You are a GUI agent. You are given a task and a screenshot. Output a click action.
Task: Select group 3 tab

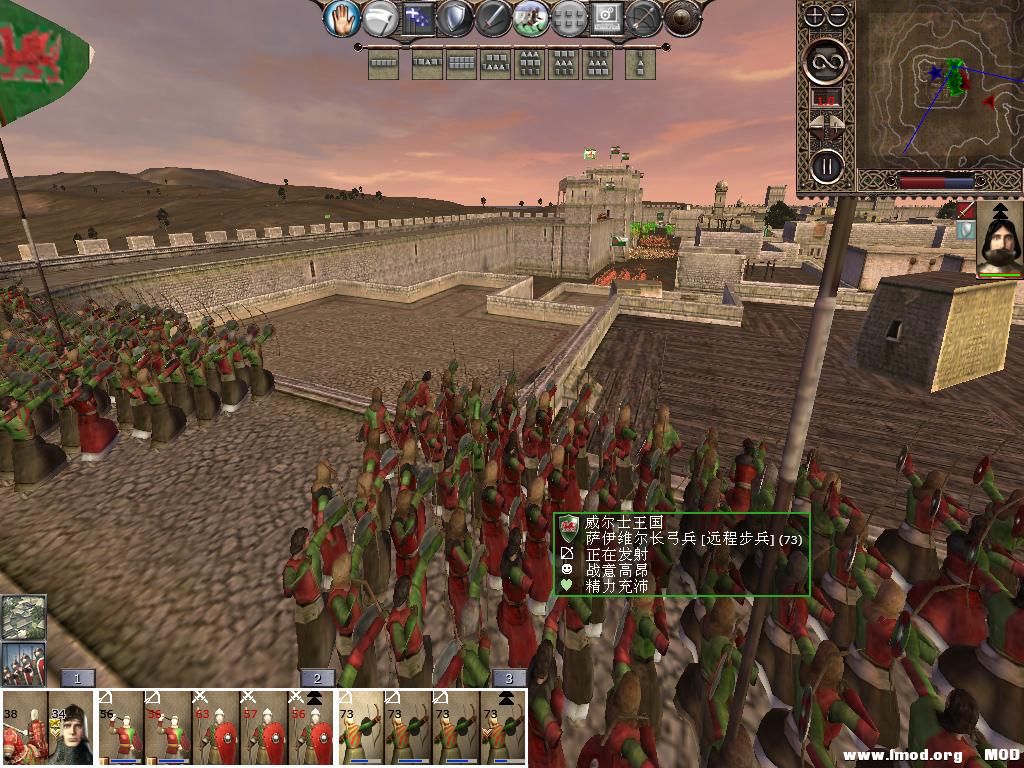508,678
